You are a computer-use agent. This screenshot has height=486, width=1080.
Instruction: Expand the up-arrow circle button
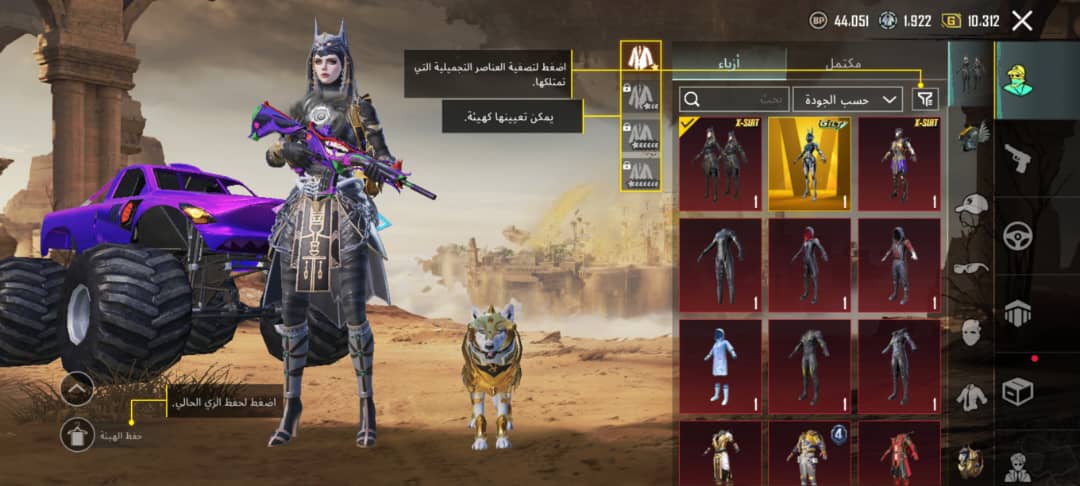[77, 388]
